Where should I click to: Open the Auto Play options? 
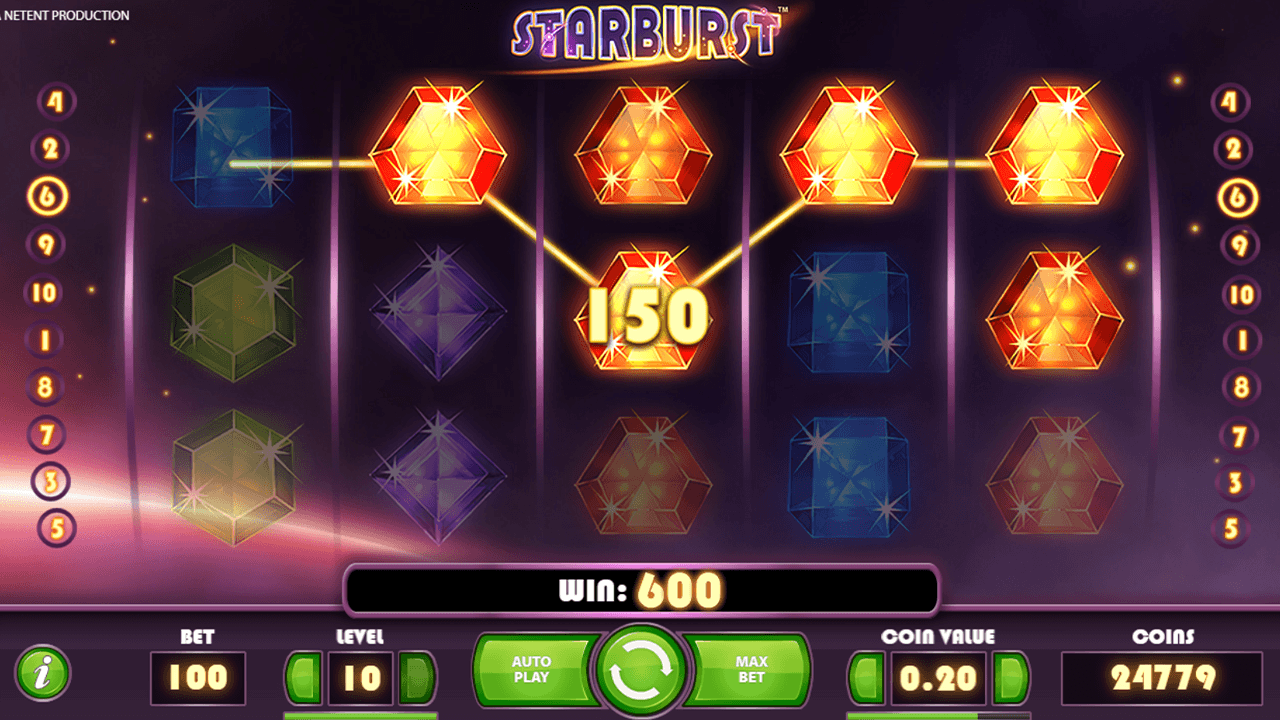(533, 670)
